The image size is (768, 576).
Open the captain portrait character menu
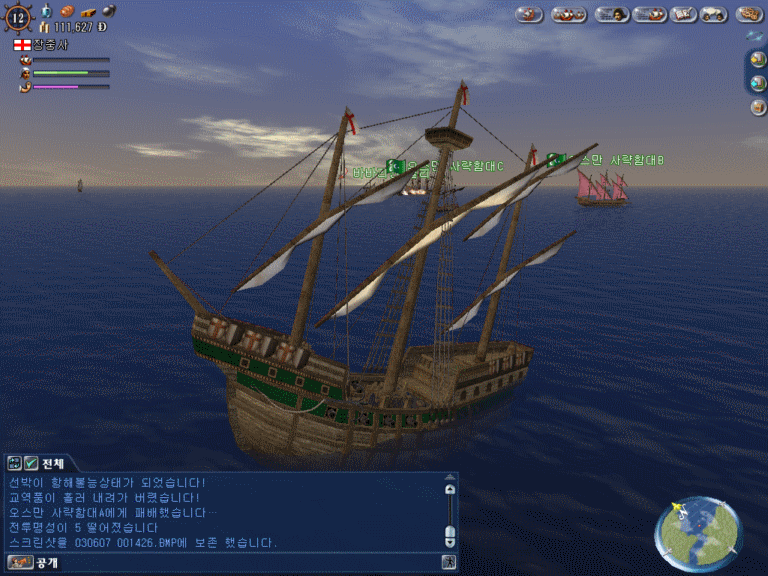pos(612,14)
